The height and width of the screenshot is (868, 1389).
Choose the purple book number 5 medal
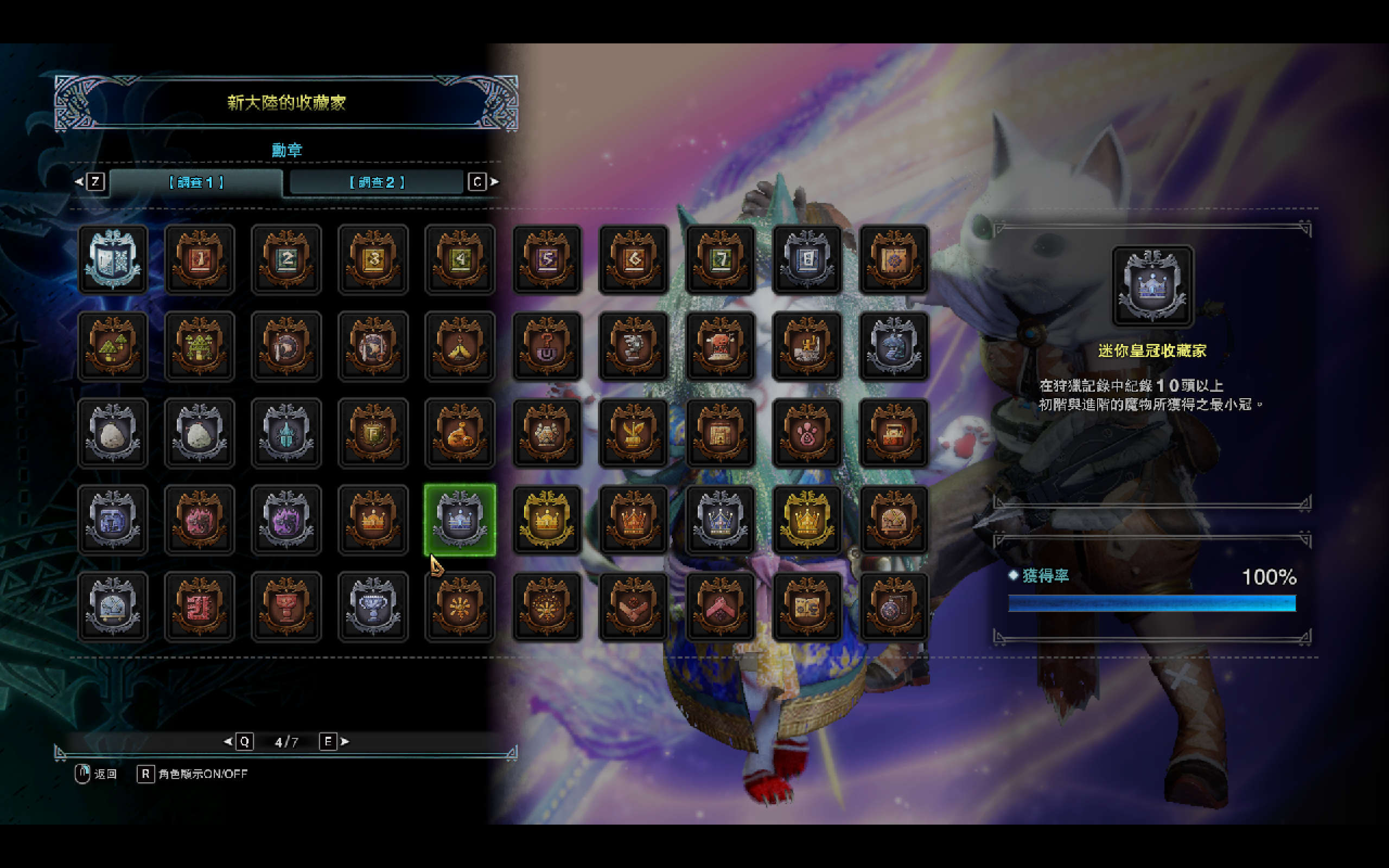546,259
